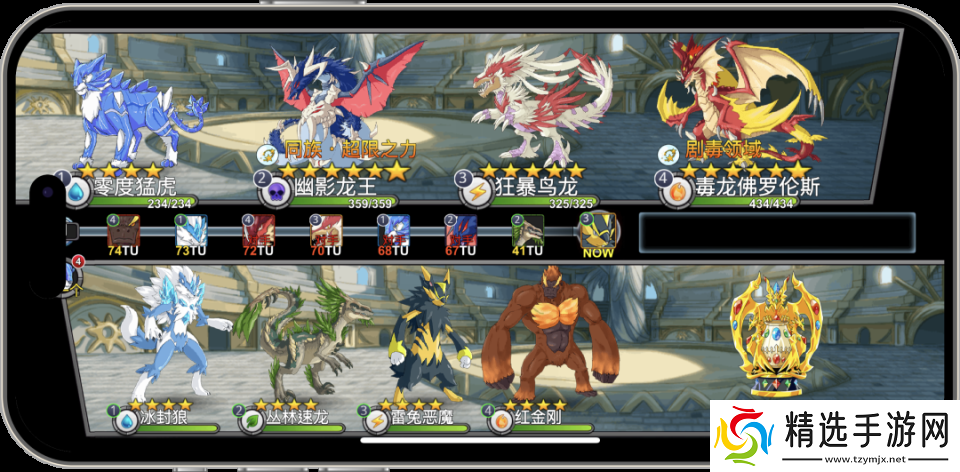The height and width of the screenshot is (472, 960).
Task: Target enemy 零度猛虎 via its nameplate
Action: coord(130,188)
